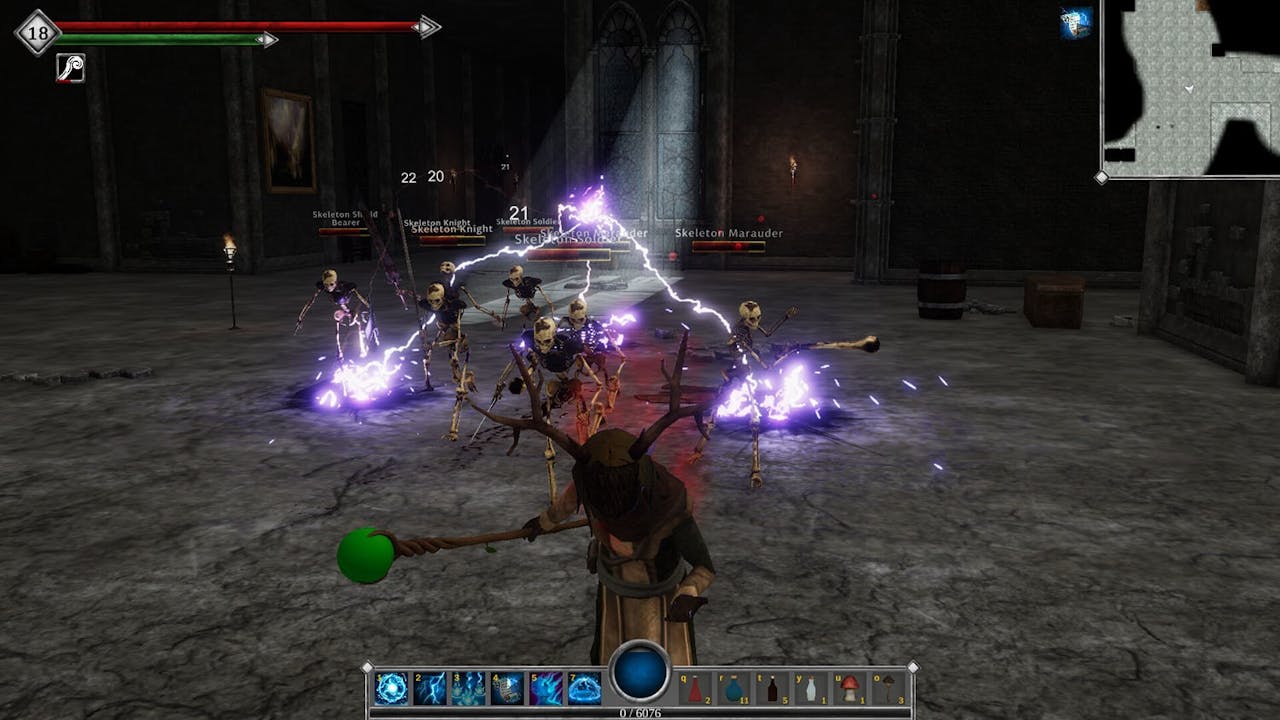The image size is (1280, 720).
Task: Click the dungeon minimap
Action: pyautogui.click(x=1190, y=88)
